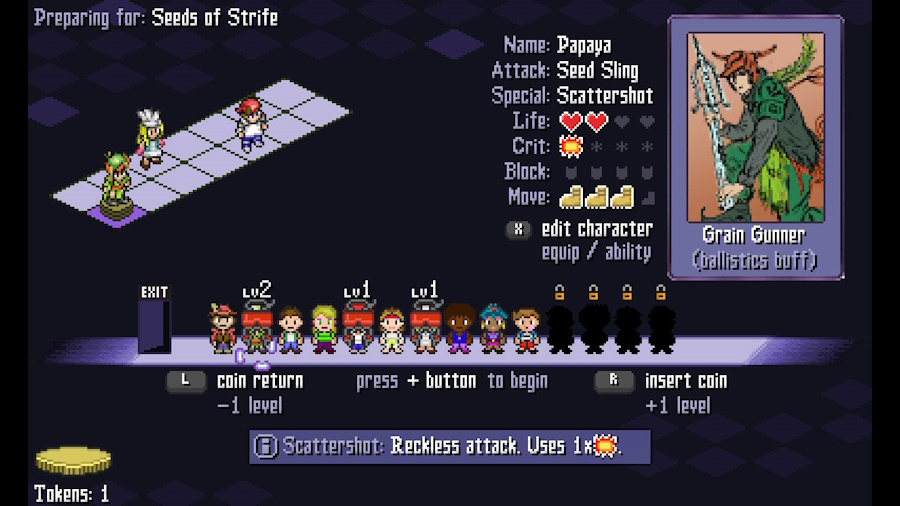The width and height of the screenshot is (900, 506).
Task: Pick the blonde character in green striped shirt
Action: (x=324, y=329)
